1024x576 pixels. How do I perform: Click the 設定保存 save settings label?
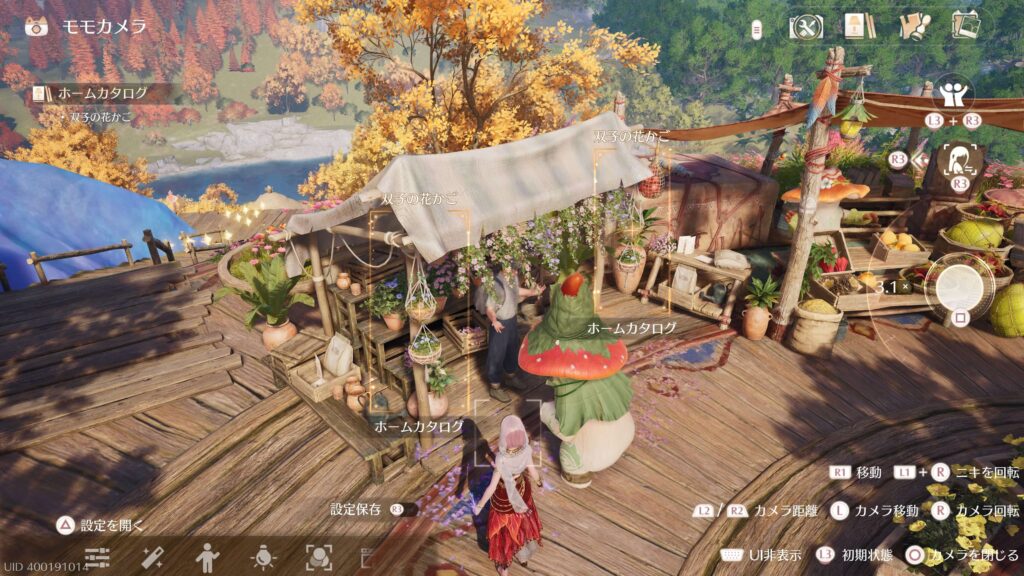pos(356,509)
